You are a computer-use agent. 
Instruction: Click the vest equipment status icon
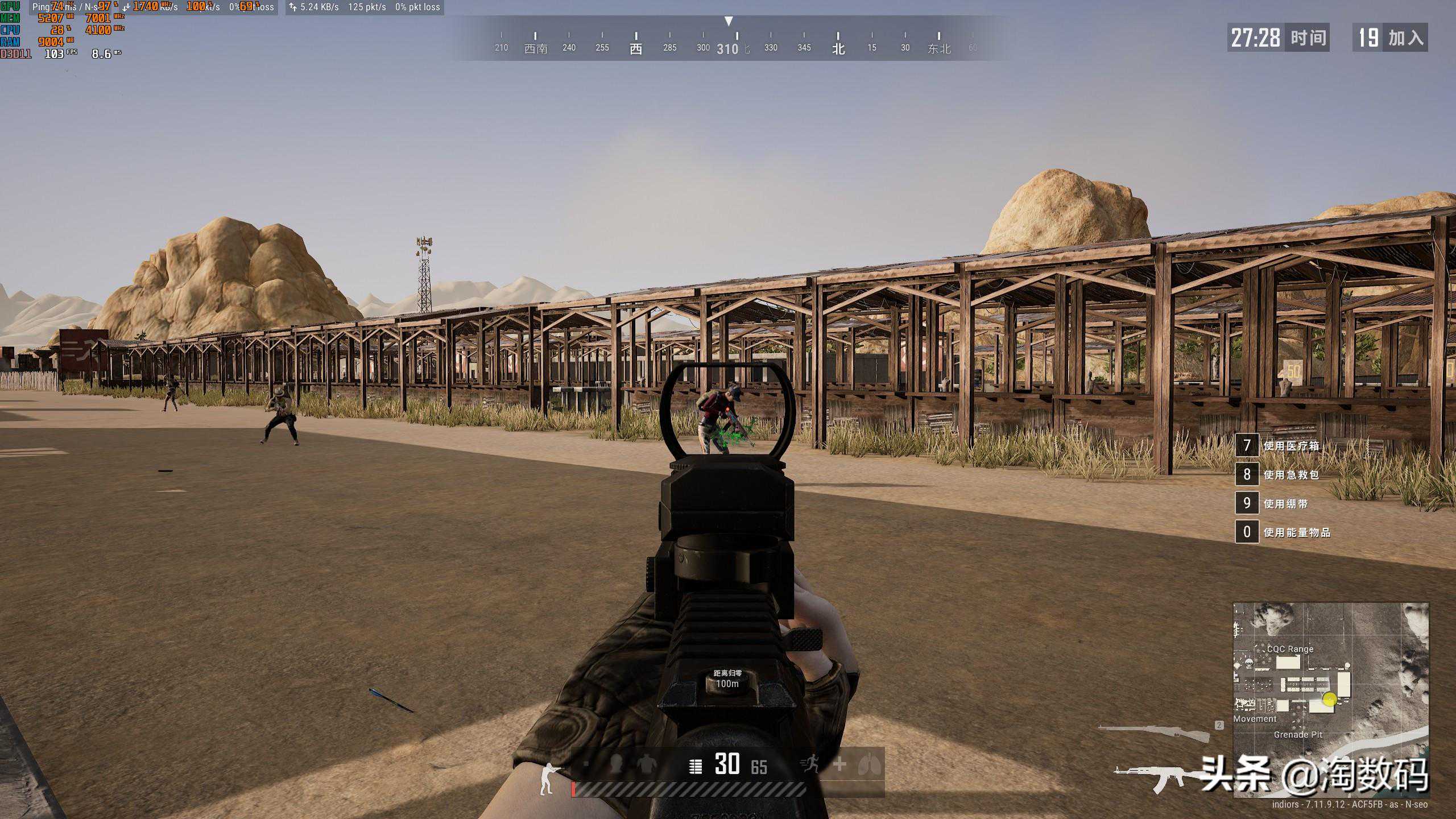click(646, 765)
